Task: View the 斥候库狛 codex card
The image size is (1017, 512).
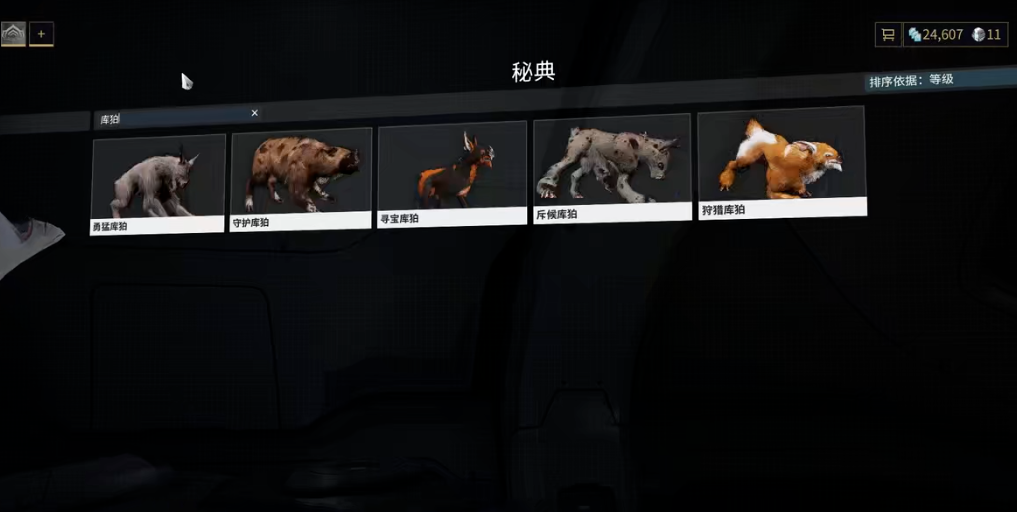Action: click(x=612, y=168)
